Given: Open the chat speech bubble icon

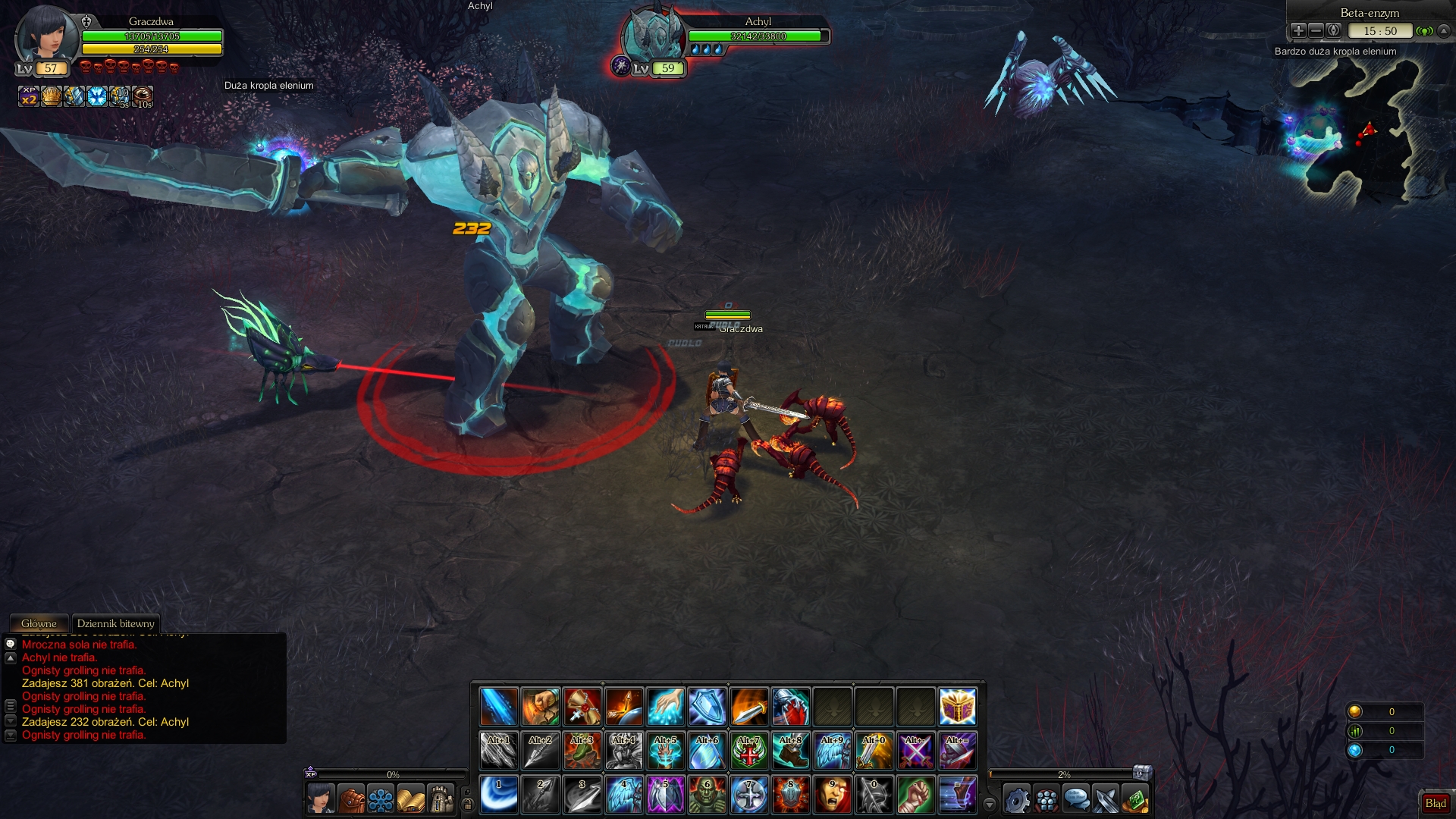Looking at the screenshot, I should 1076,799.
